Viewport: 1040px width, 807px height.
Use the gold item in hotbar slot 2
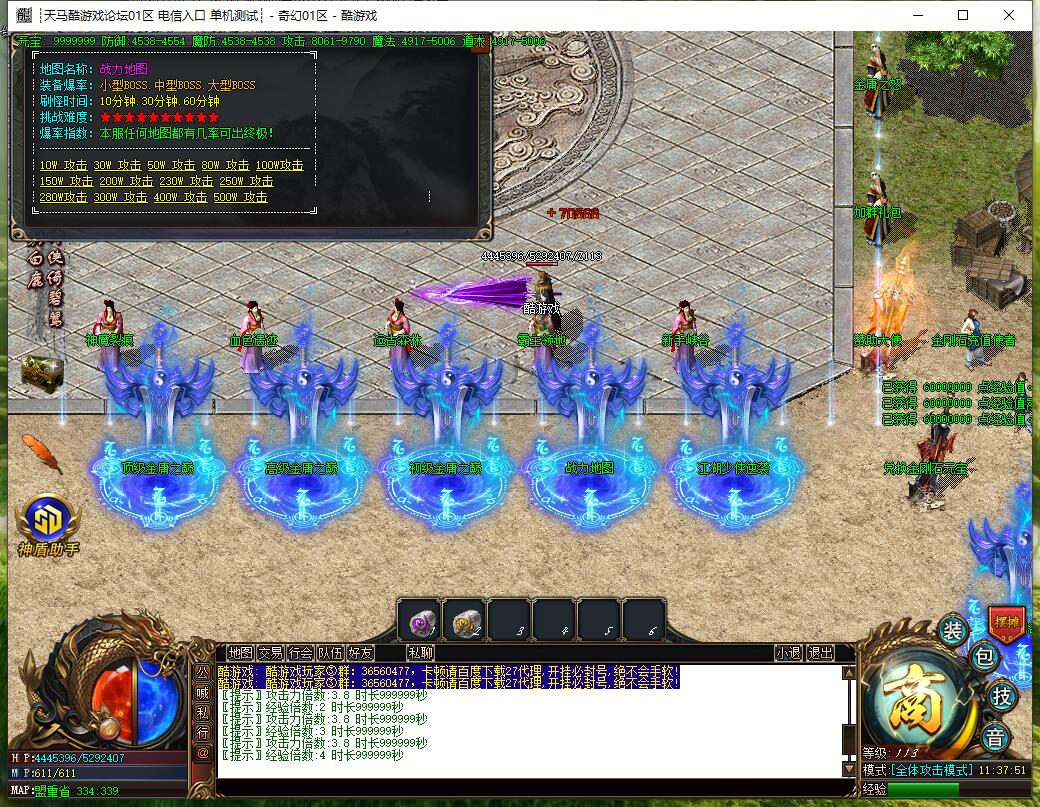tap(464, 621)
